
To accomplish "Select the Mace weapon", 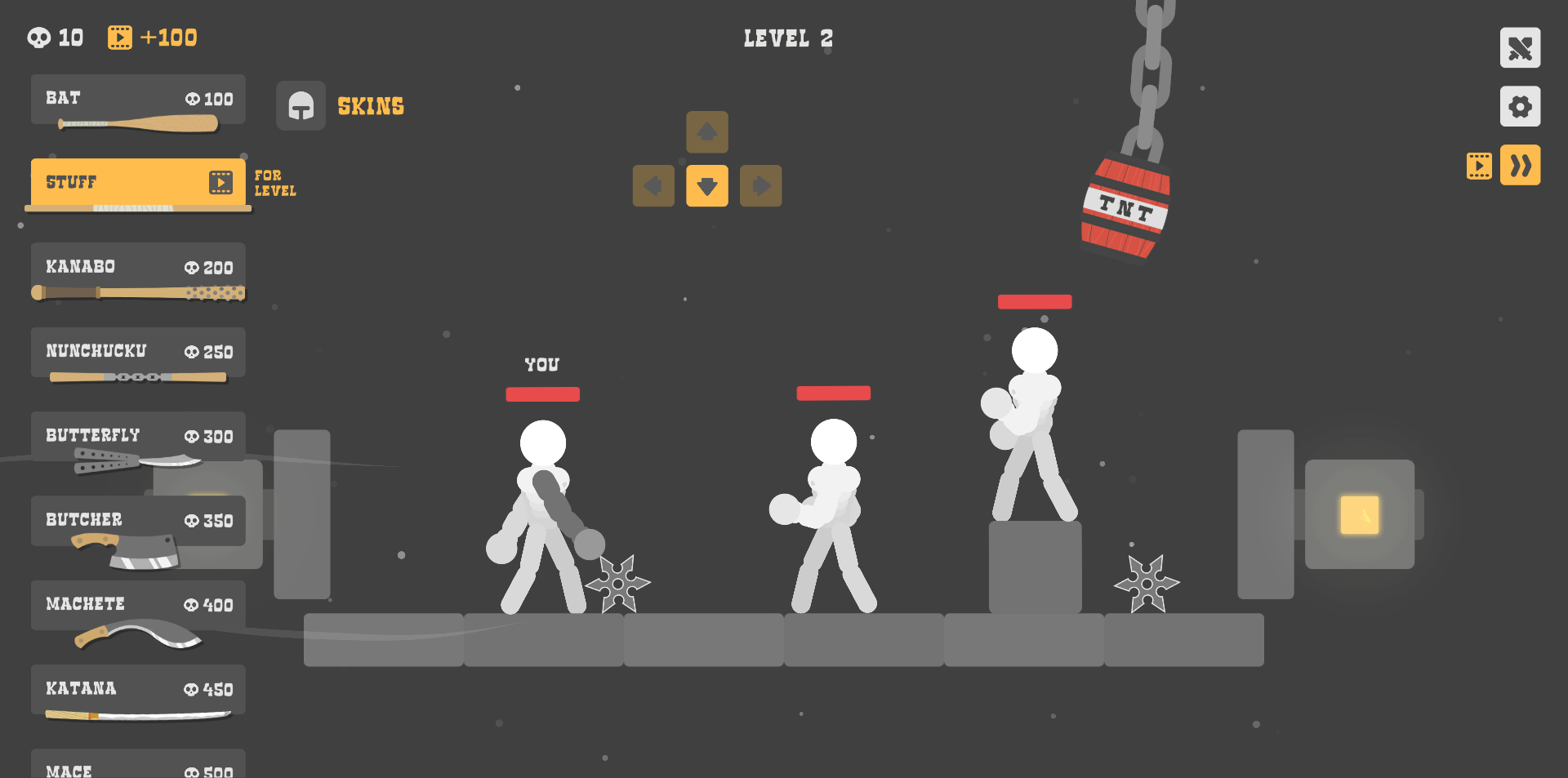I will coord(138,767).
